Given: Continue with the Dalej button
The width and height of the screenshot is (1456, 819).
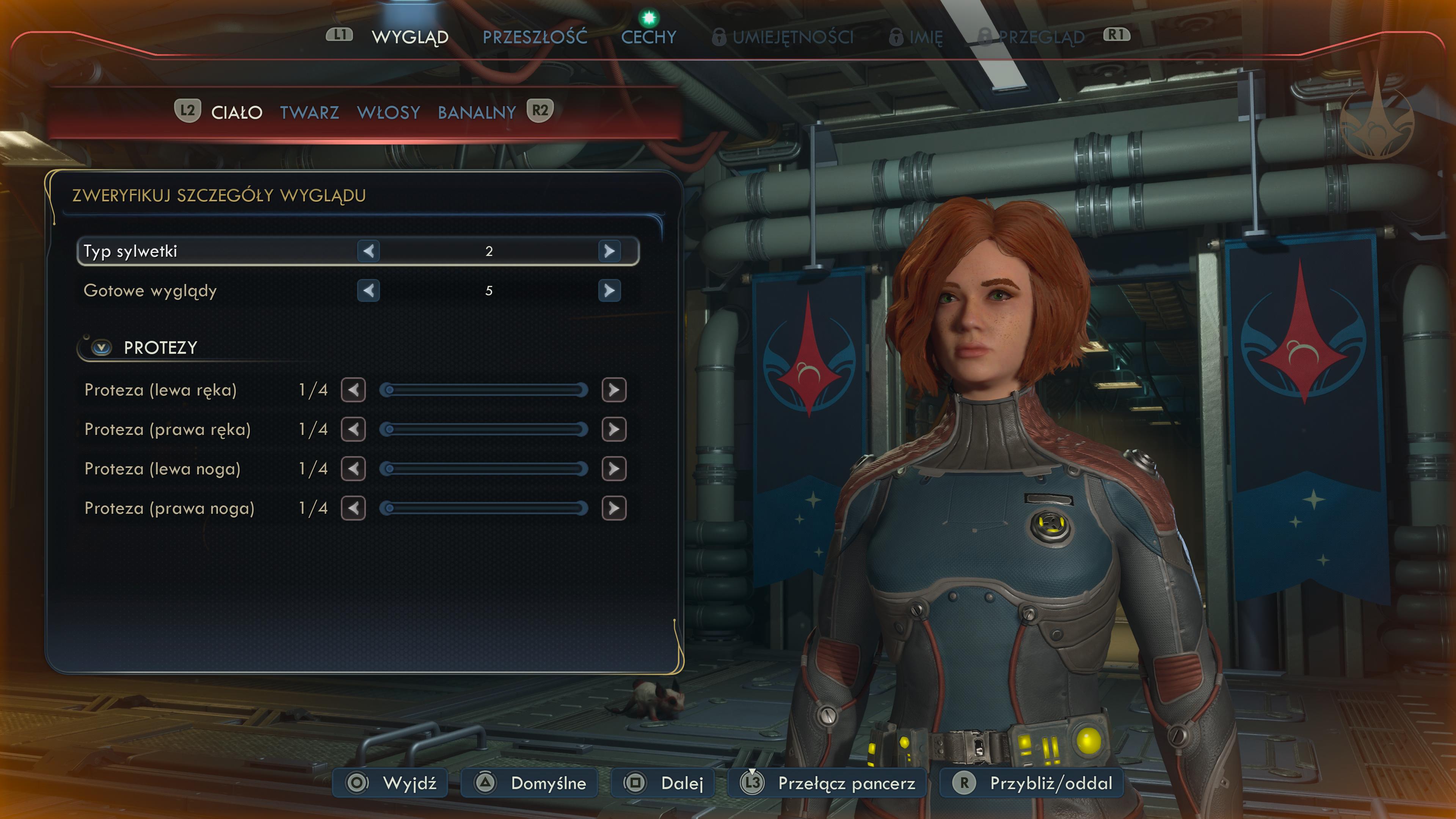Looking at the screenshot, I should point(663,783).
